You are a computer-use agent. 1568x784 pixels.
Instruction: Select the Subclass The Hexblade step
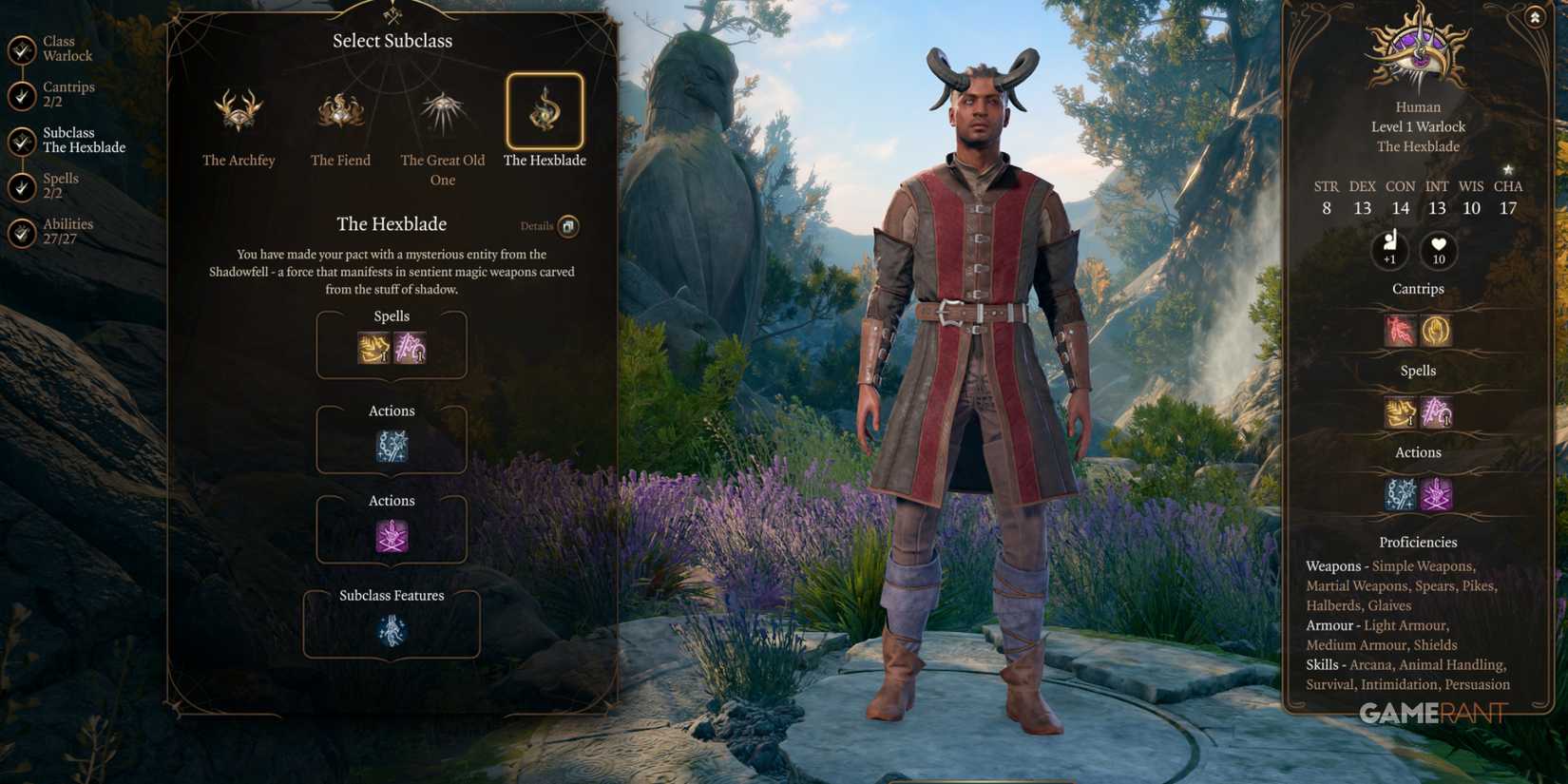pos(21,140)
